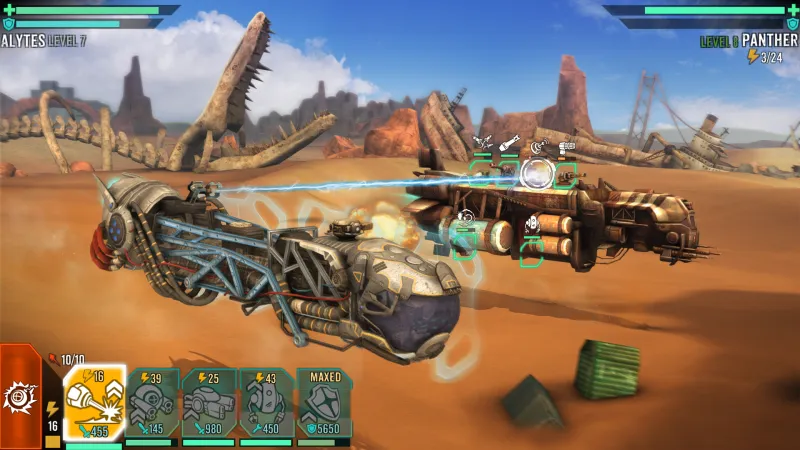Tap the MAXED shield card
This screenshot has height=450, width=800.
[324, 403]
